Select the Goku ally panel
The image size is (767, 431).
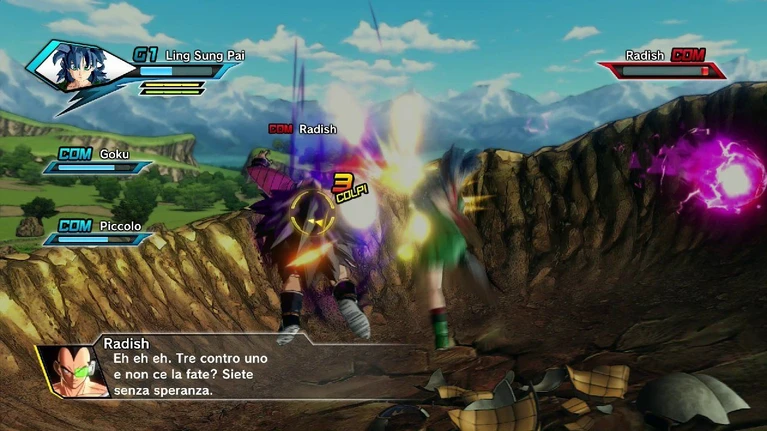99,160
